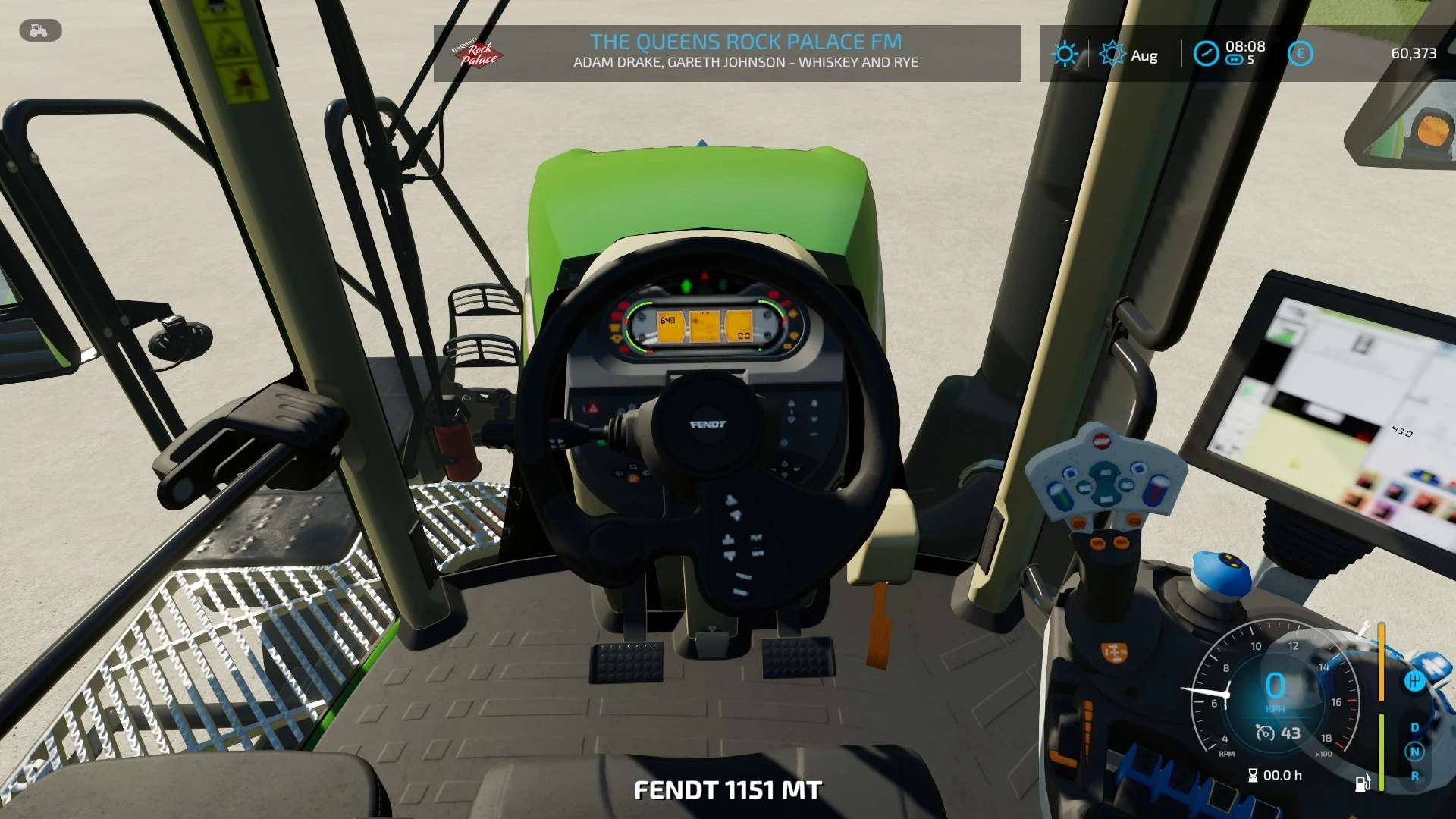Click the wrench damage icon
This screenshot has width=1456, height=819.
(x=1364, y=629)
